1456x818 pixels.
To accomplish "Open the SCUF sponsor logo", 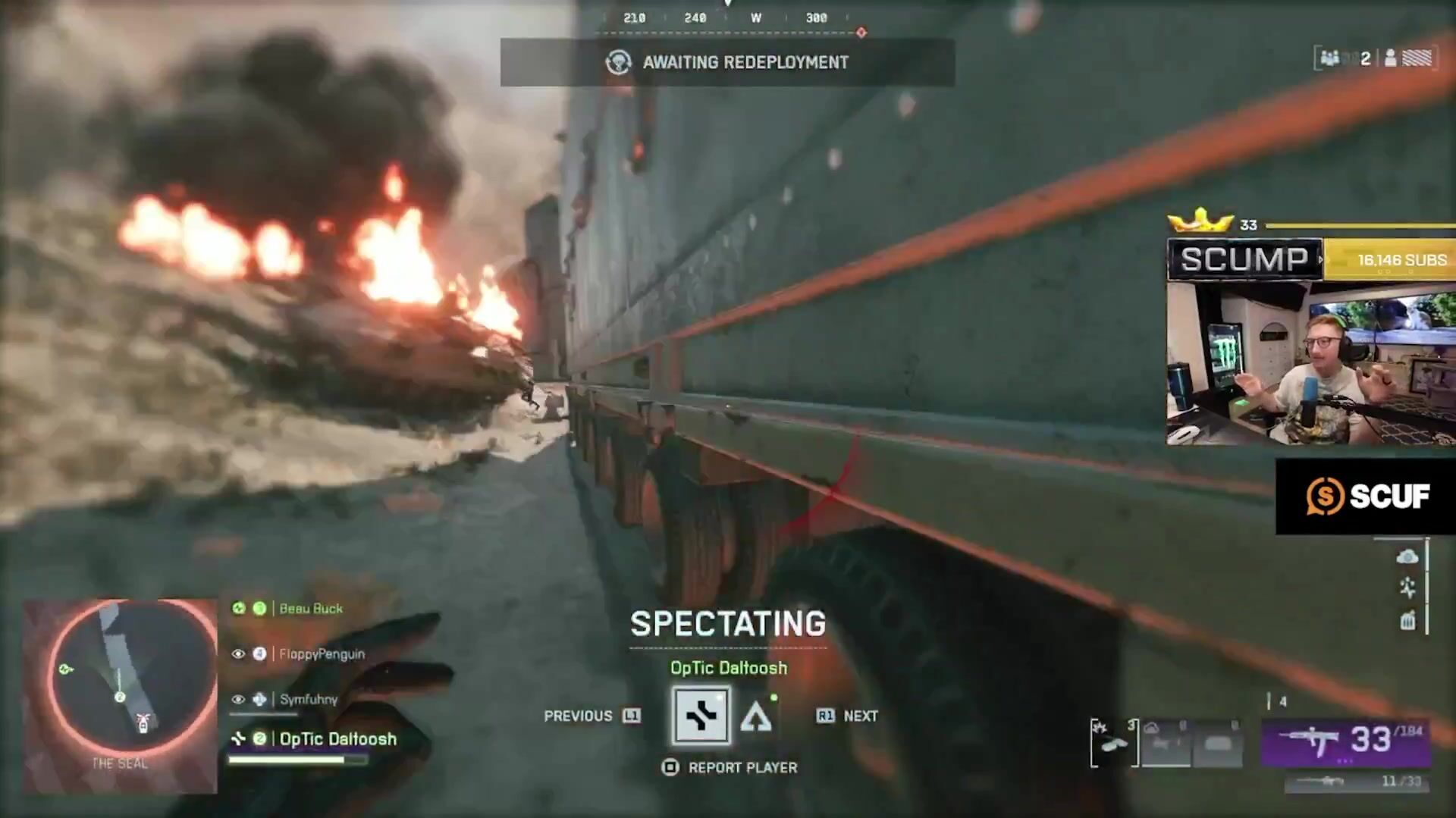I will point(1366,497).
